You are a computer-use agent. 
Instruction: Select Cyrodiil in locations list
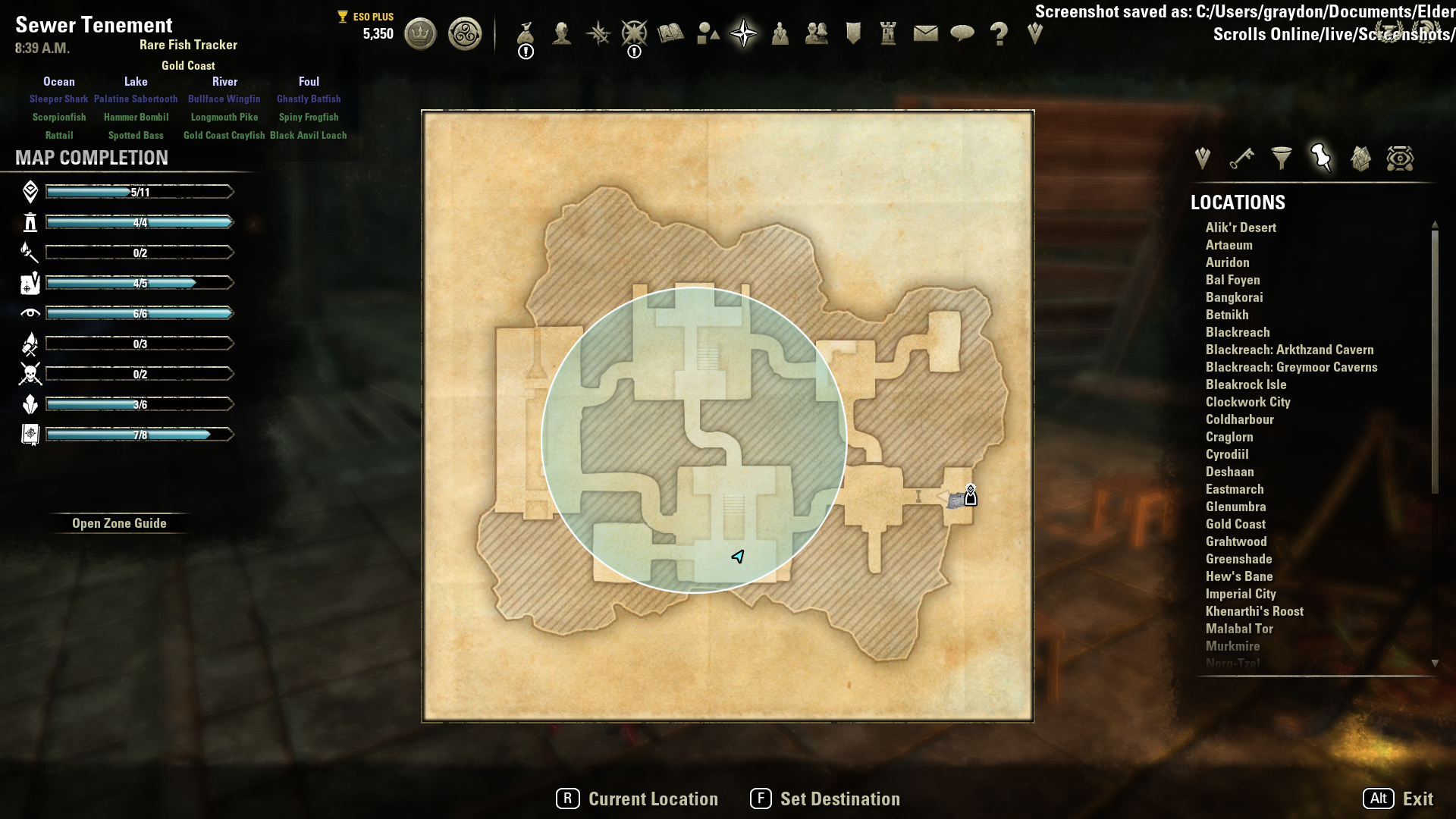click(x=1227, y=454)
